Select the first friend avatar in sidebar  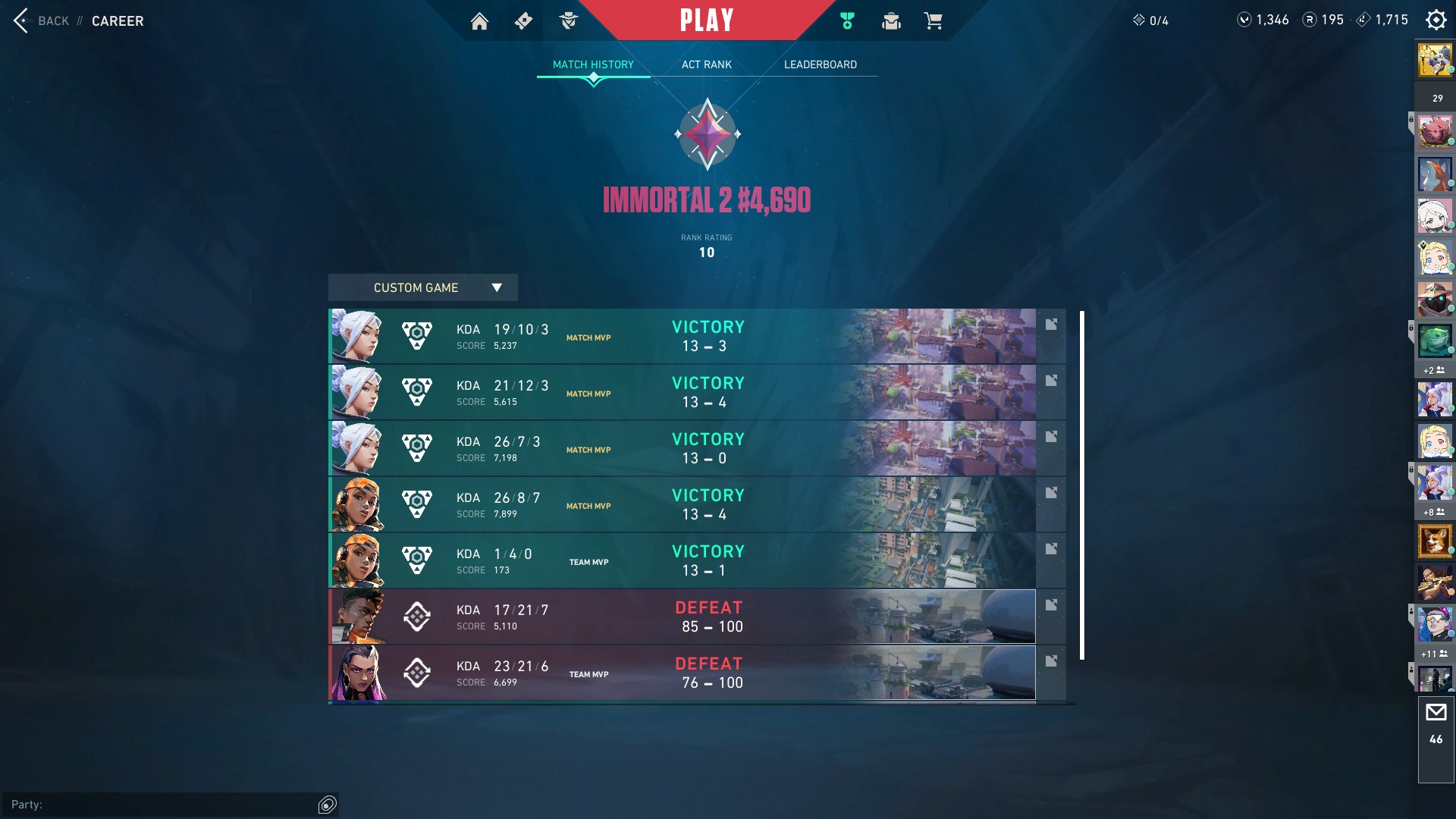(x=1435, y=60)
